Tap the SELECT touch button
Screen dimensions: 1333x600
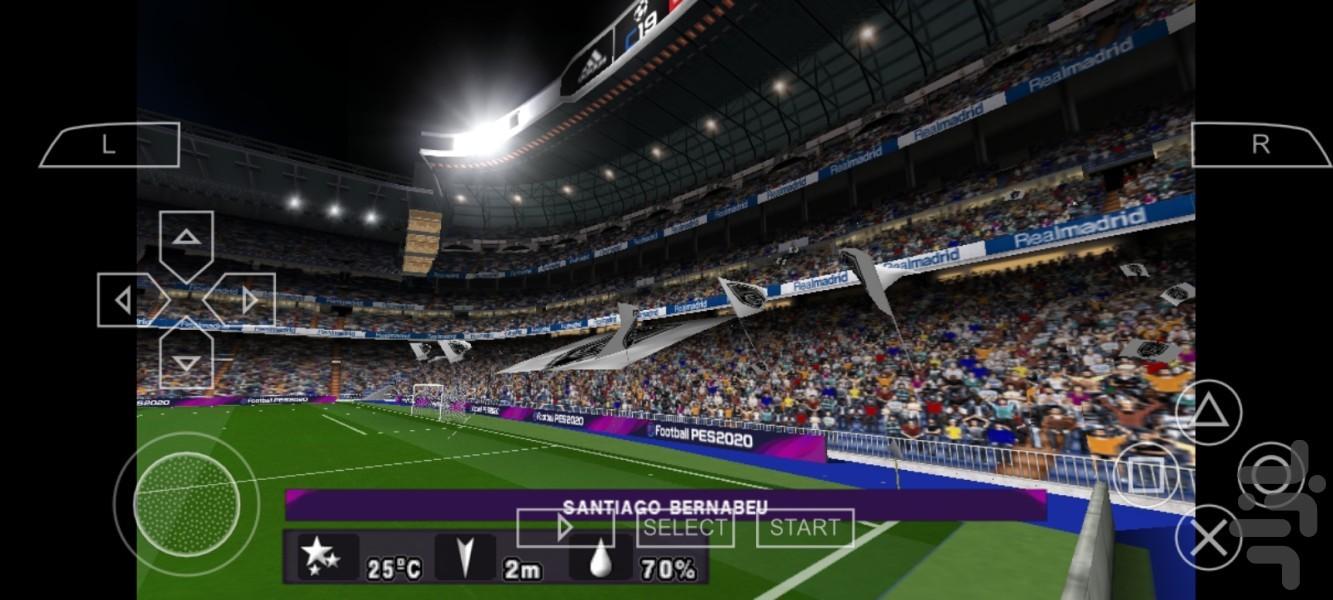(x=685, y=528)
